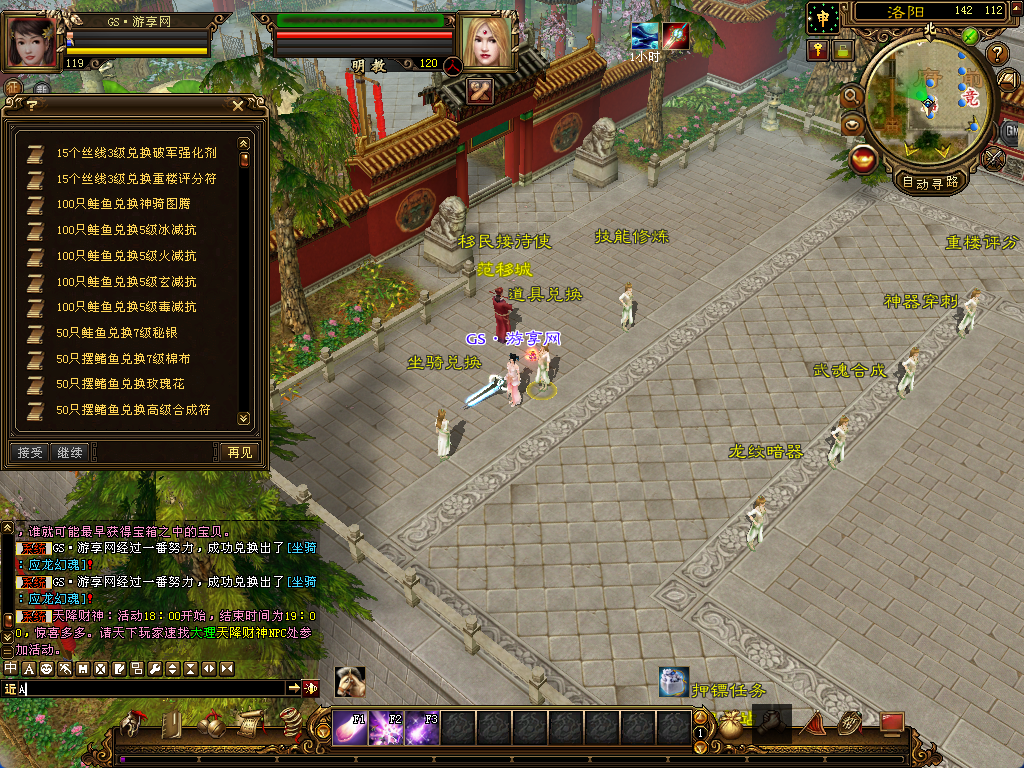
Task: Activate 自动寻路 auto-pathfinding button
Action: point(930,182)
